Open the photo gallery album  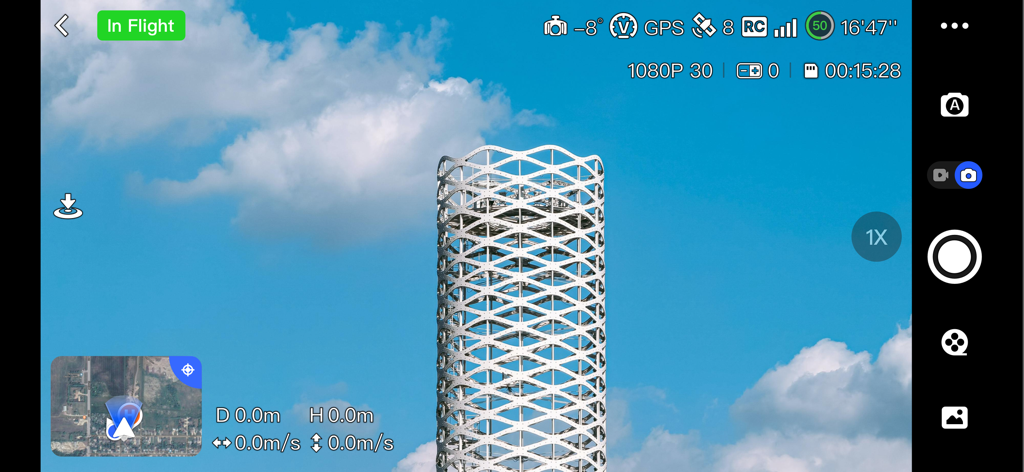[x=954, y=417]
